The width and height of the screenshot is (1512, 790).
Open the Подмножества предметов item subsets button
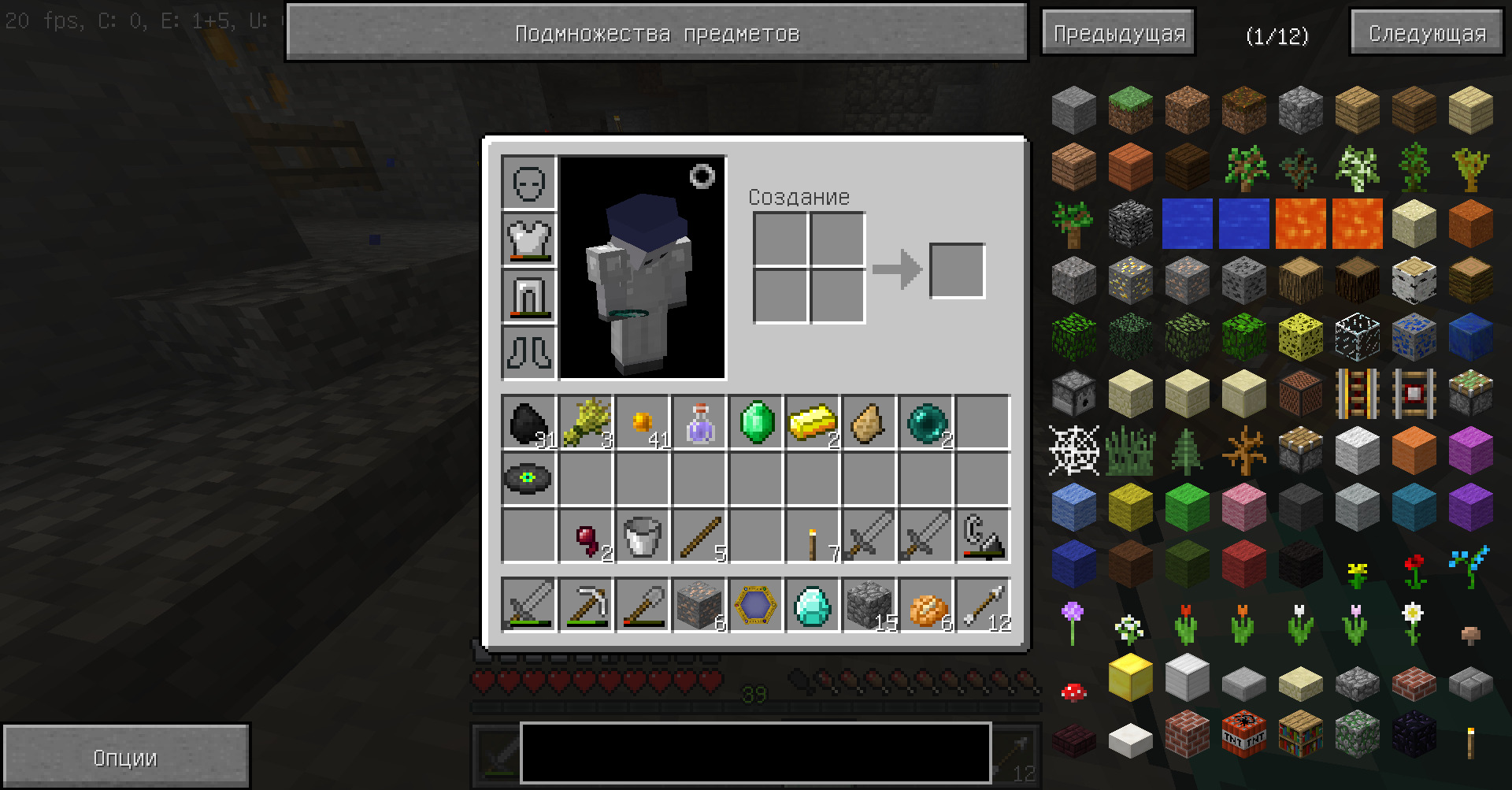pos(657,32)
